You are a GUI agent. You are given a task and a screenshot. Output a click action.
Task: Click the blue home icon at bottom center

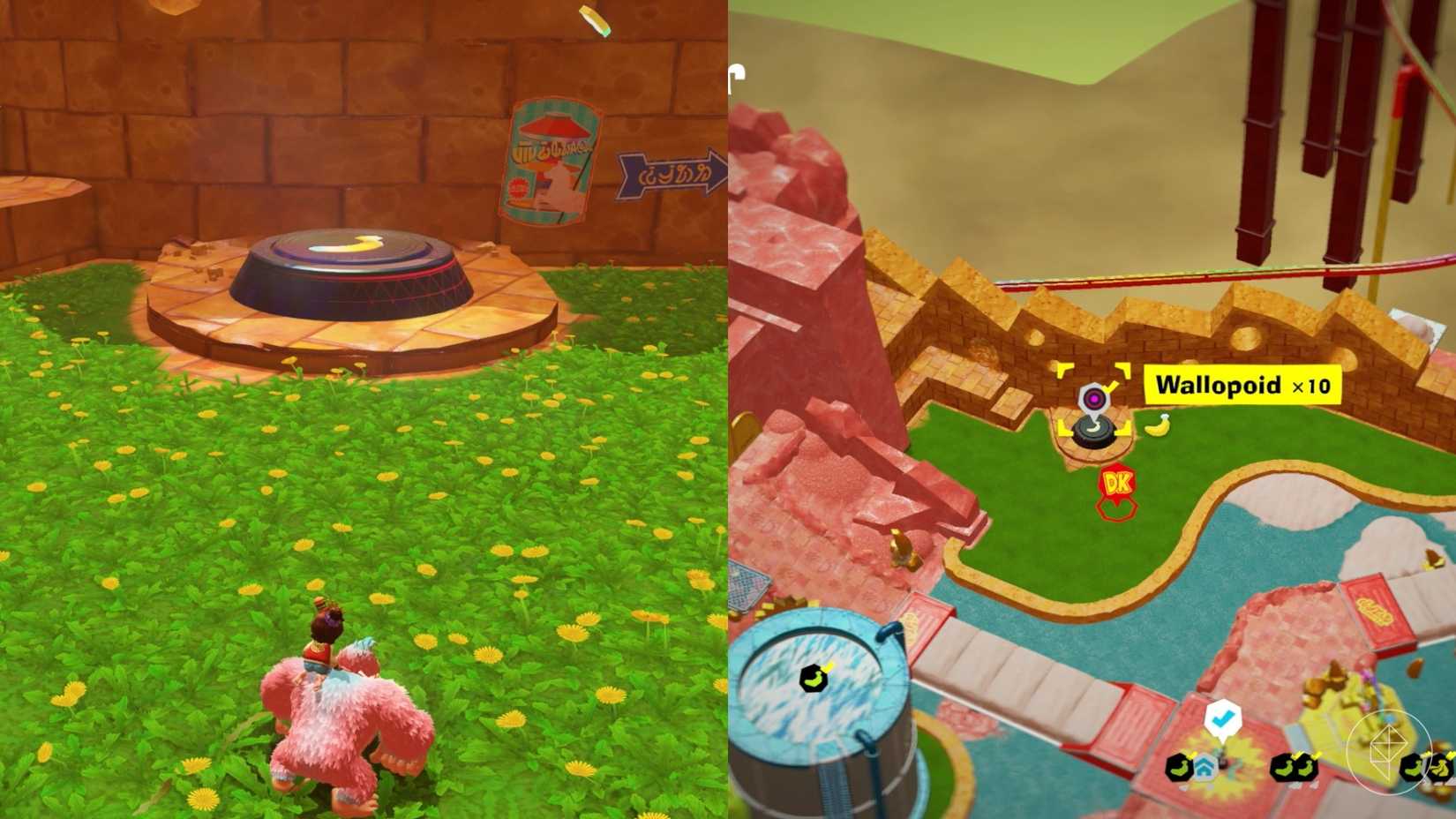1203,768
